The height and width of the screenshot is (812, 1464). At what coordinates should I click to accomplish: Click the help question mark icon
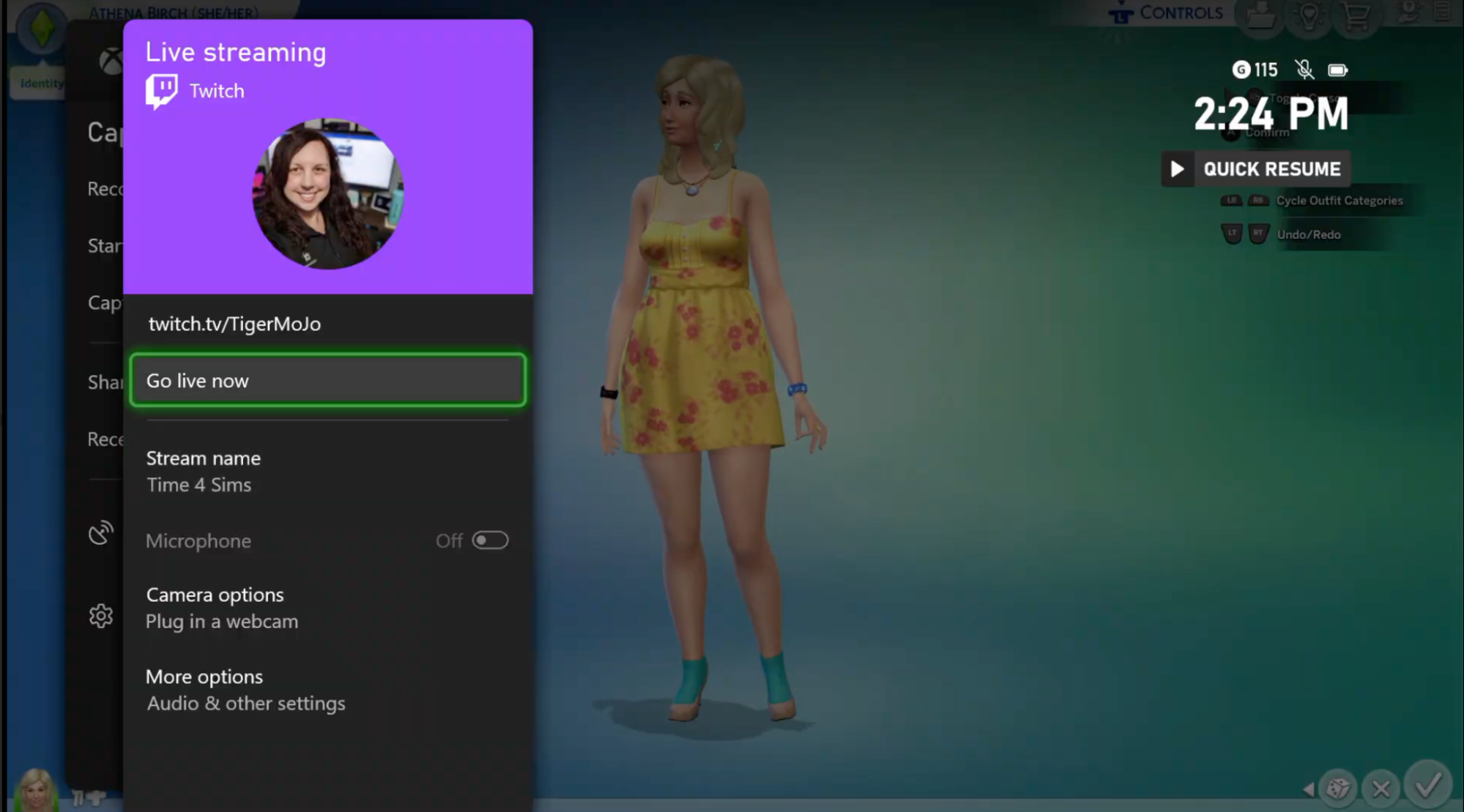(x=1408, y=11)
